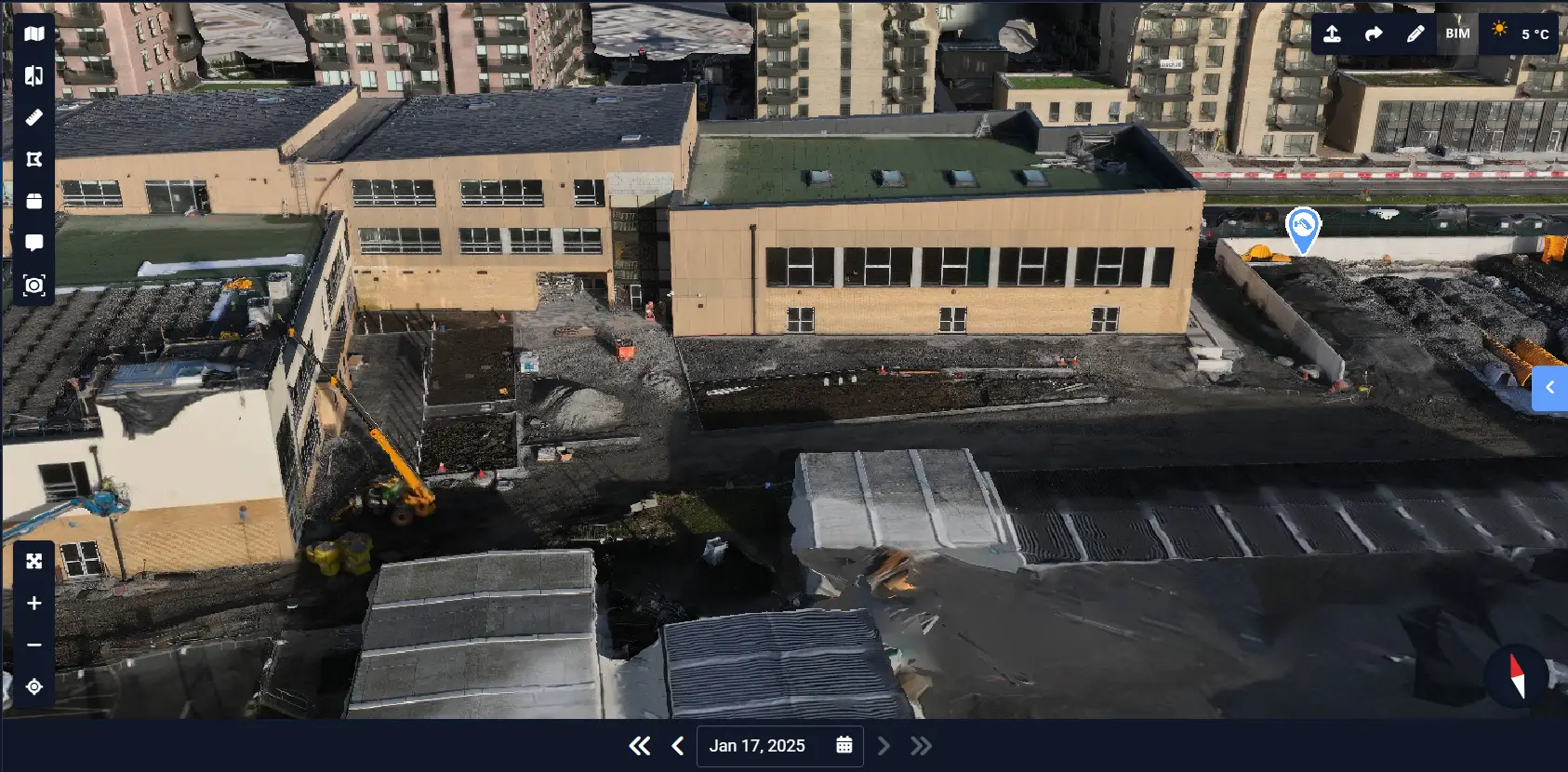Select the polygon area tool
The height and width of the screenshot is (772, 1568).
pos(33,159)
